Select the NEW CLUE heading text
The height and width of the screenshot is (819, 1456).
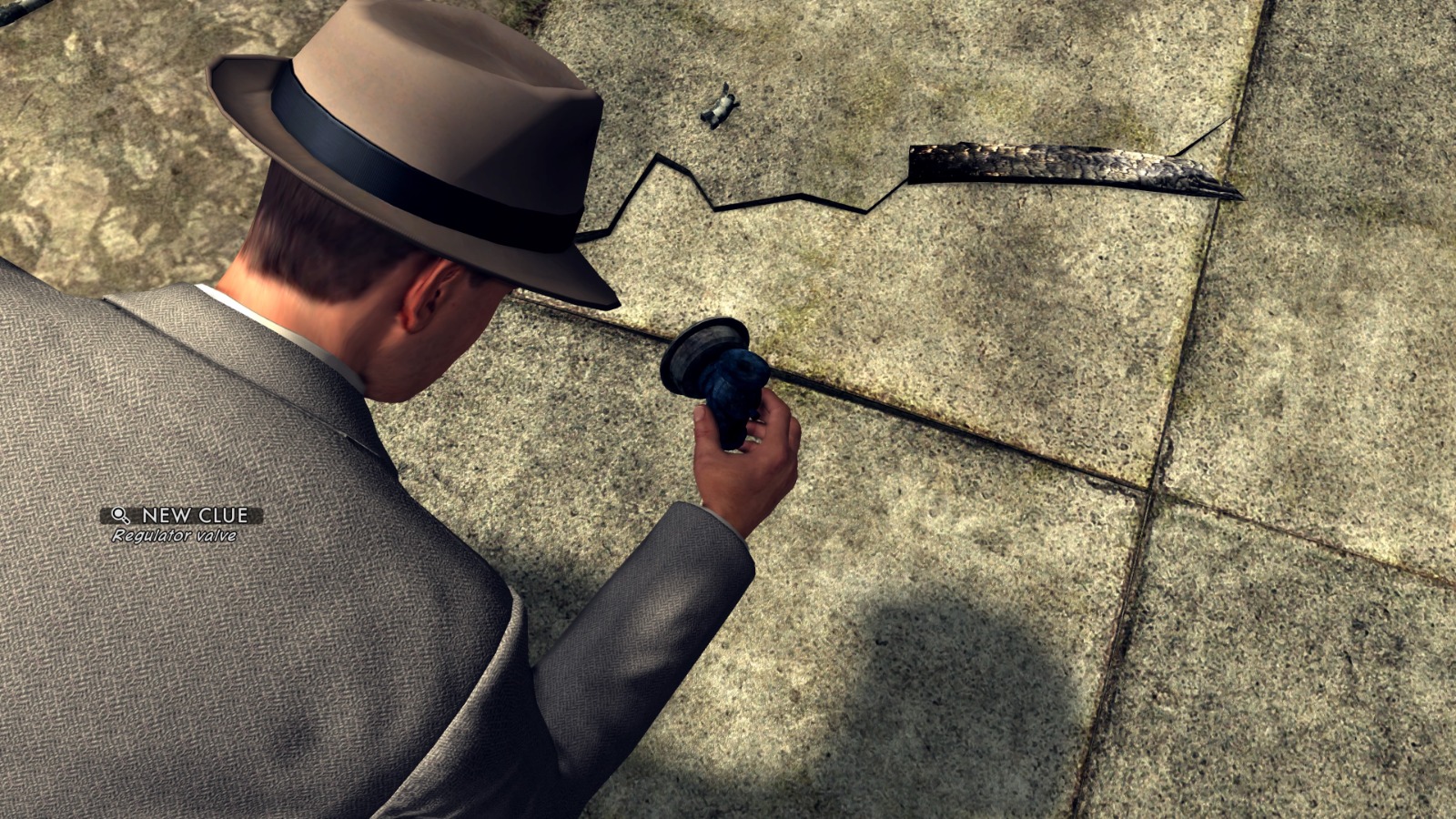click(x=194, y=514)
